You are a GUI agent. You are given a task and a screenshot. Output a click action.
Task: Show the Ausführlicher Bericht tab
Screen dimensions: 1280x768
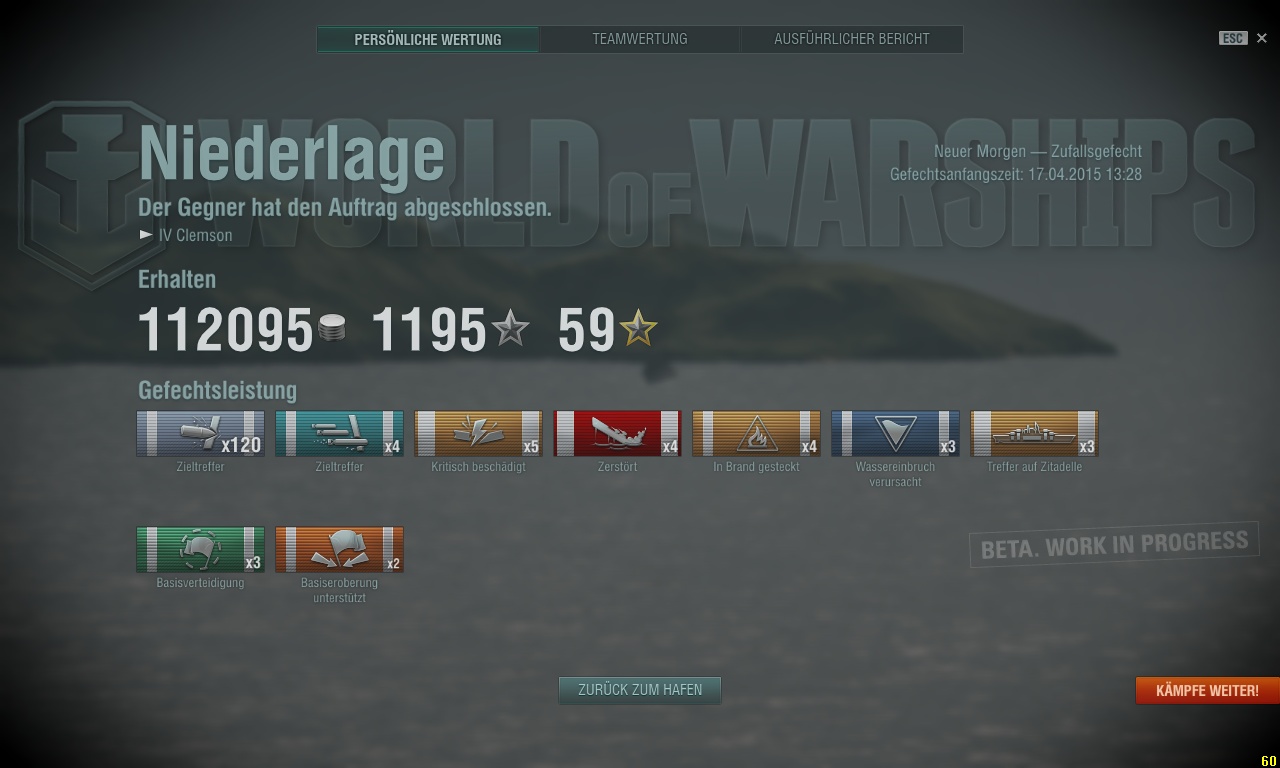(851, 39)
